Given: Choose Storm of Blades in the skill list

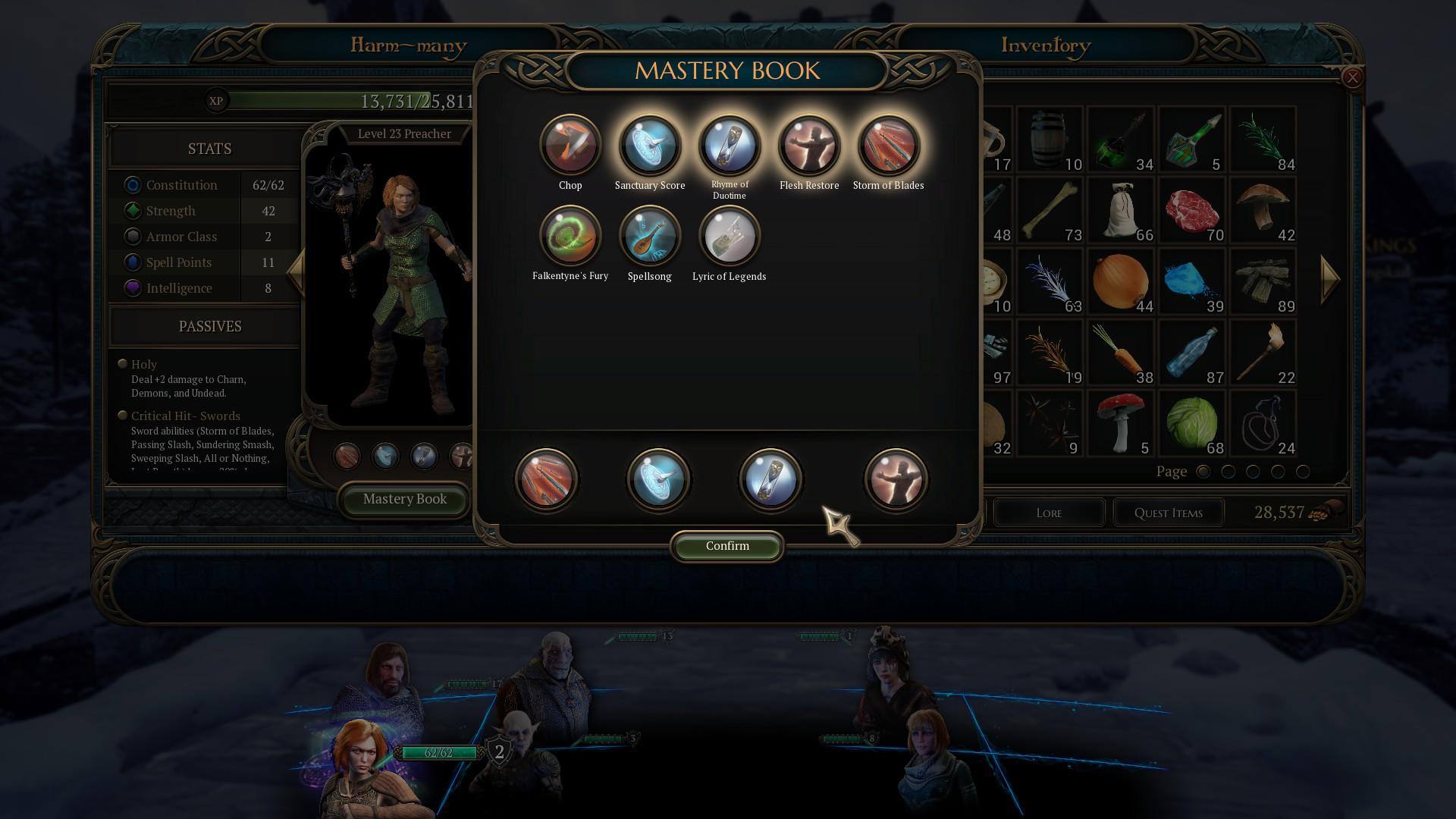Looking at the screenshot, I should 888,146.
